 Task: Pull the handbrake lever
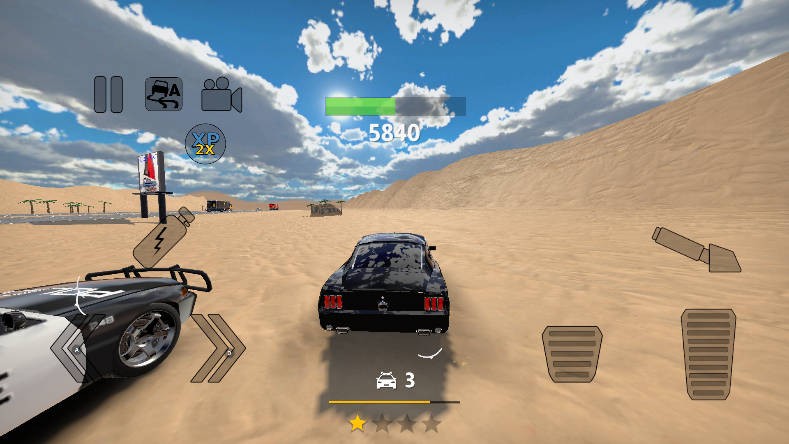coord(696,249)
